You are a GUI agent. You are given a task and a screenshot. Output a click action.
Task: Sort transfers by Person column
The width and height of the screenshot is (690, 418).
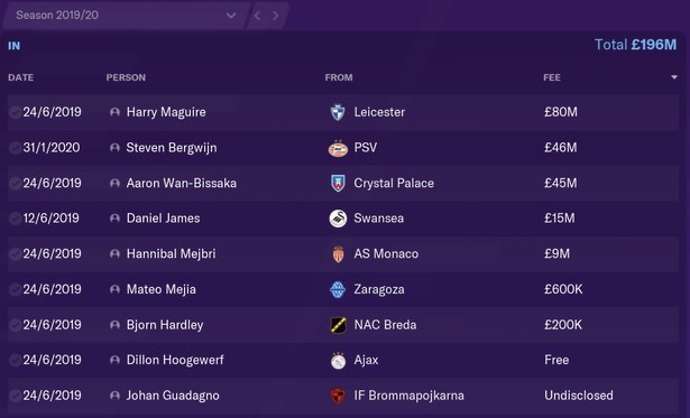click(x=126, y=77)
